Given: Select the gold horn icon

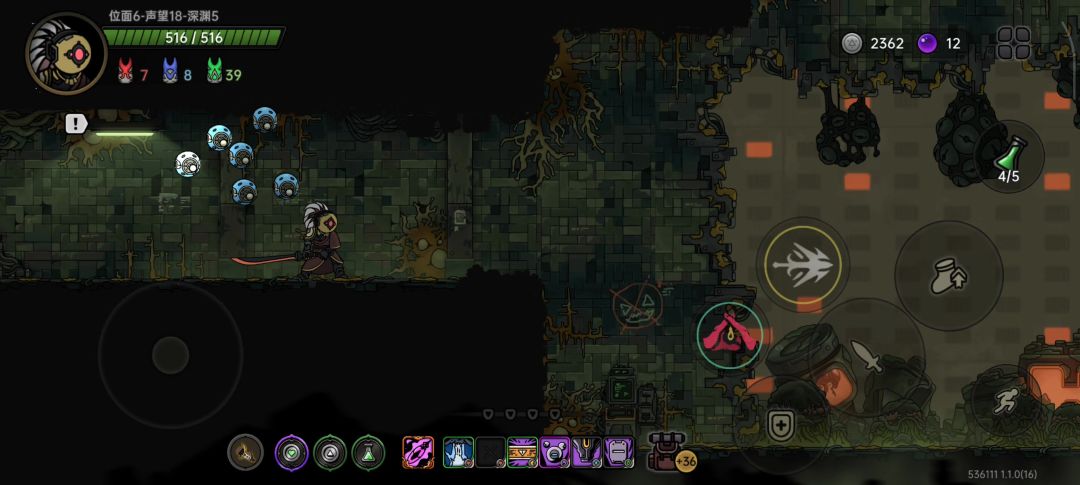Looking at the screenshot, I should pos(244,452).
